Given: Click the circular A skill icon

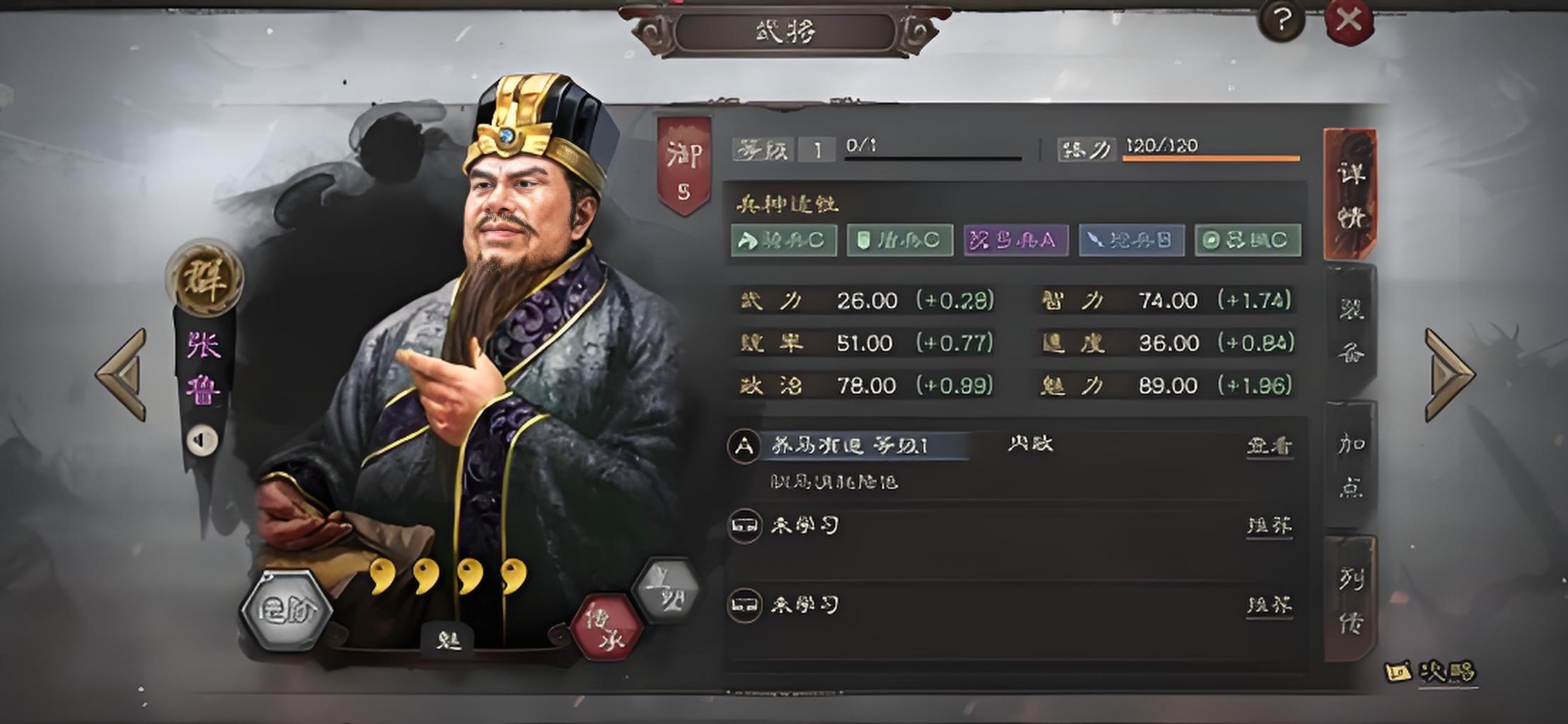Looking at the screenshot, I should click(744, 446).
